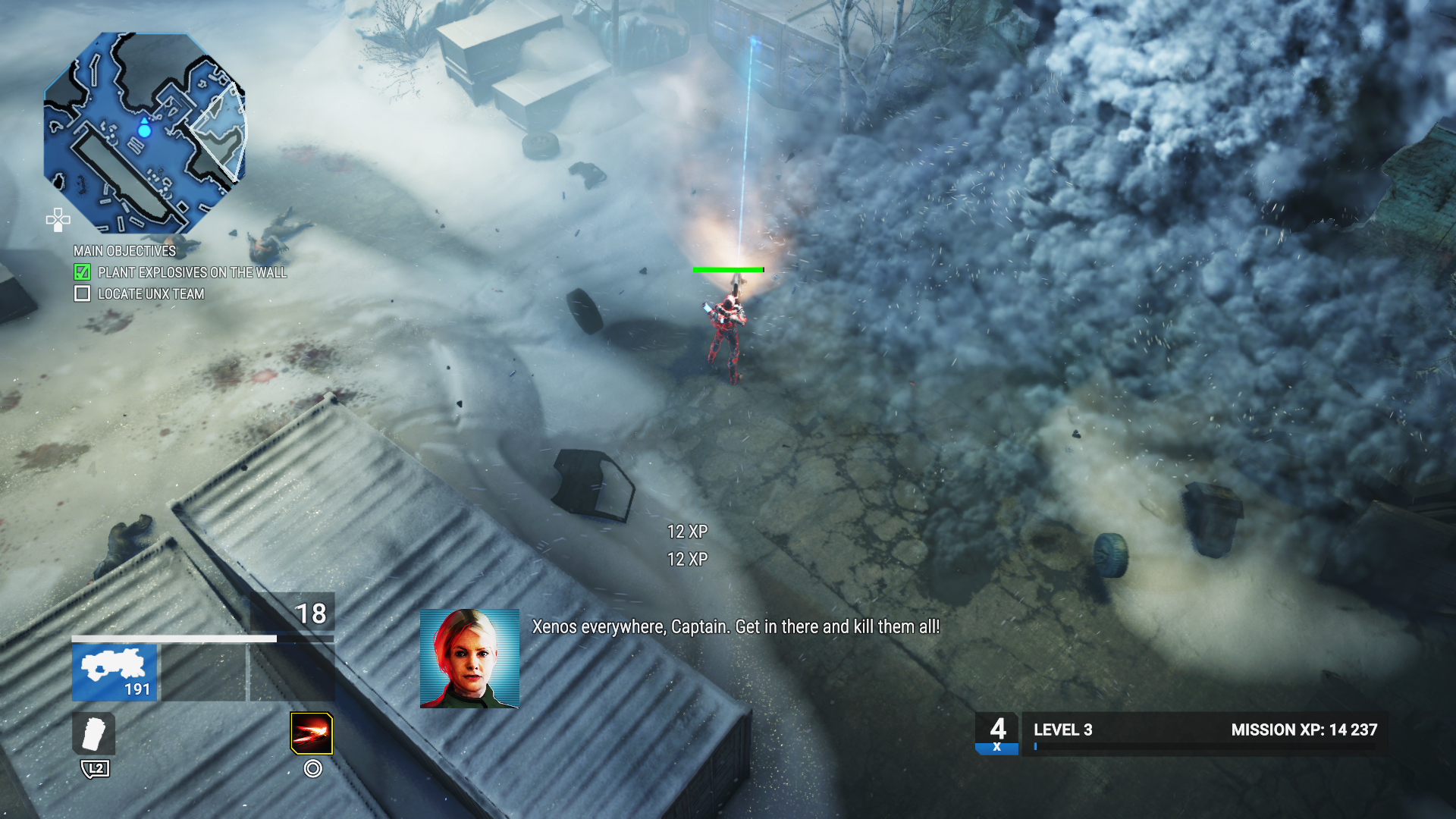Select the Plant Explosives on the Wall objective
1456x819 pixels.
pos(192,272)
